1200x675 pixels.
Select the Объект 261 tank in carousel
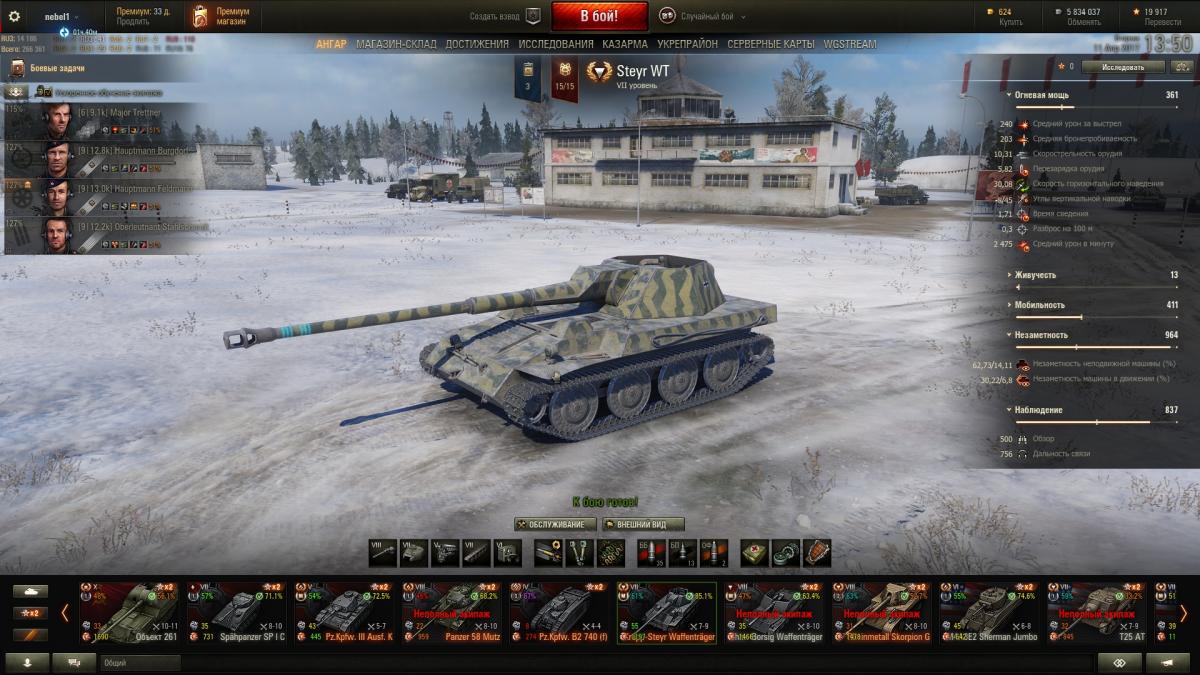click(x=129, y=612)
